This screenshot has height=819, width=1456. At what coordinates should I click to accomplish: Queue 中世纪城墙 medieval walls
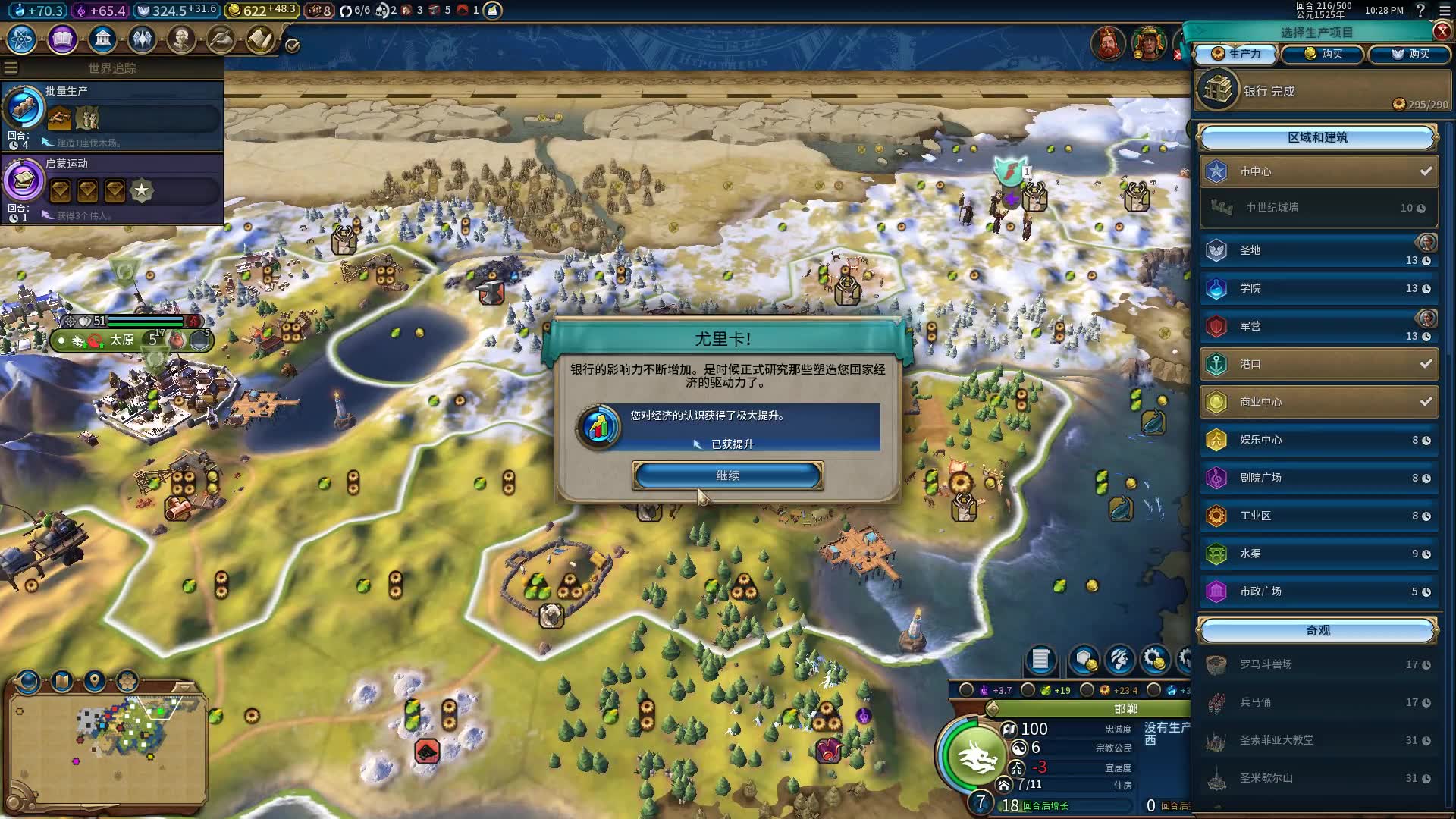[1319, 208]
